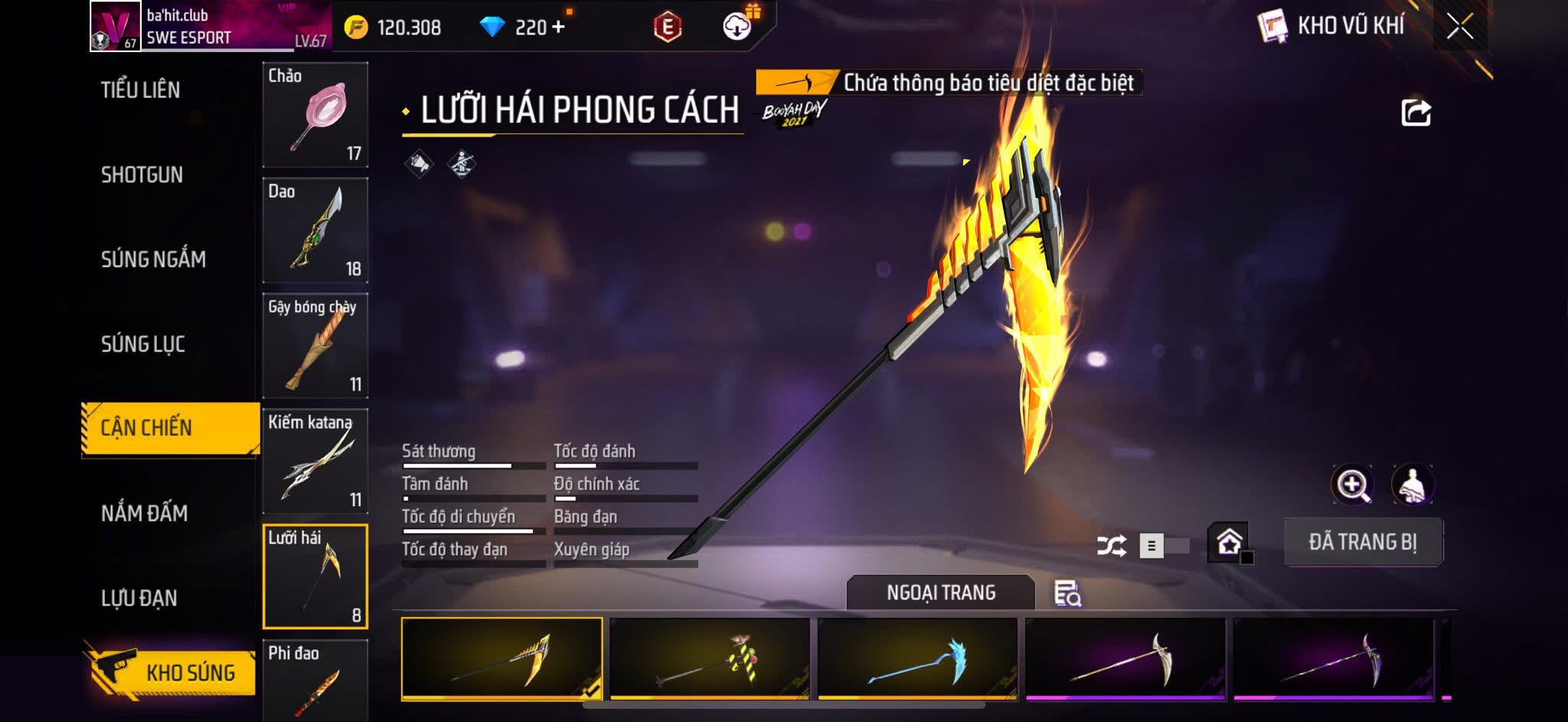Close the weapon armory screen
The height and width of the screenshot is (722, 1568).
(1459, 27)
